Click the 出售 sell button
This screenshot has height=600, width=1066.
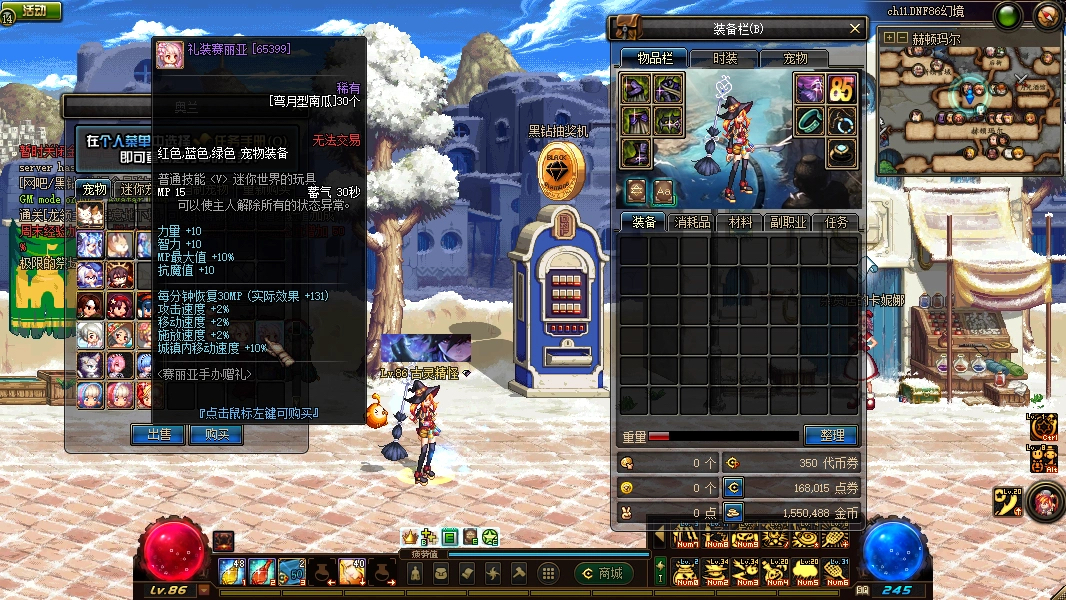(x=158, y=434)
